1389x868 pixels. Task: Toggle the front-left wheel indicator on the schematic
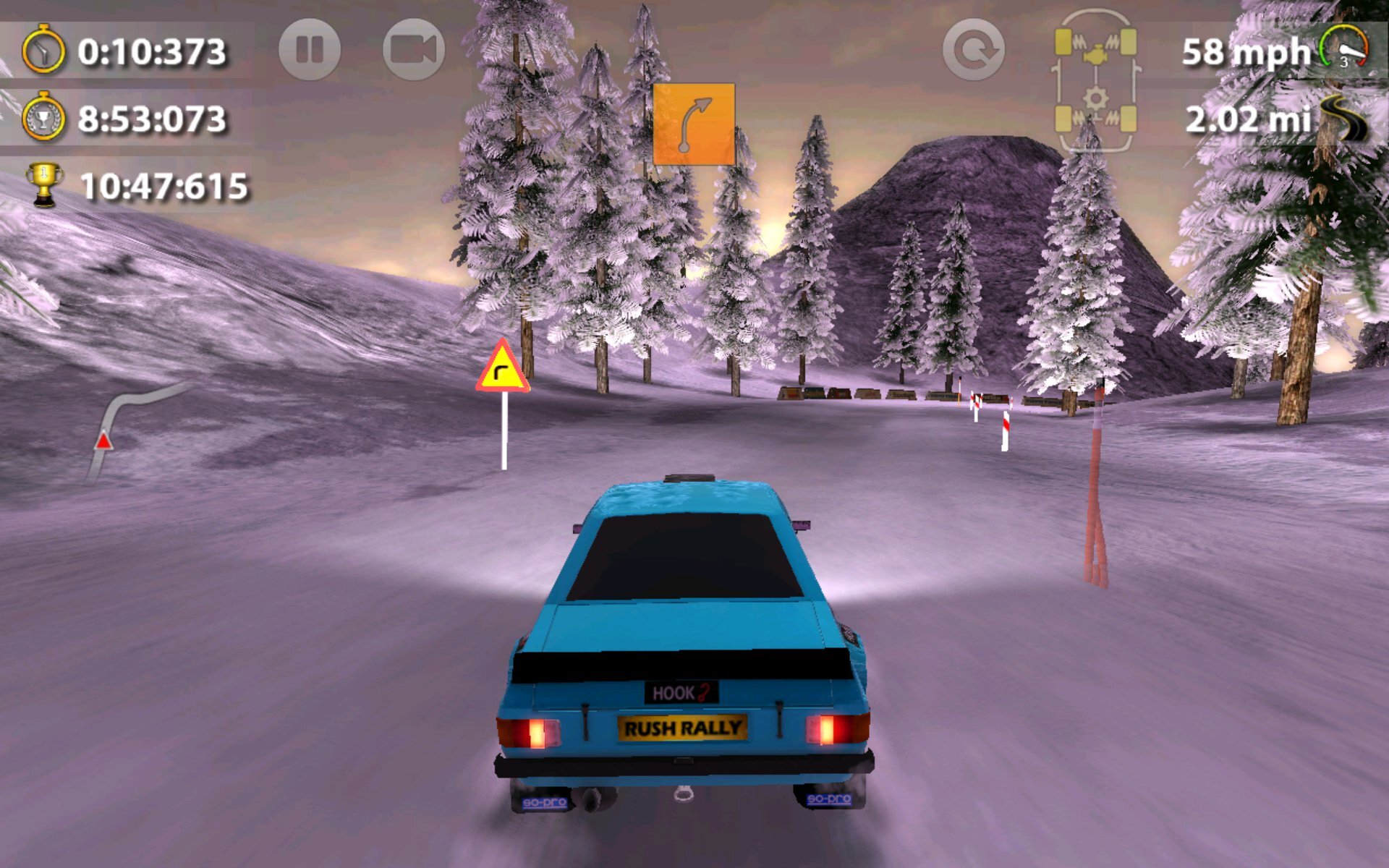click(1061, 40)
